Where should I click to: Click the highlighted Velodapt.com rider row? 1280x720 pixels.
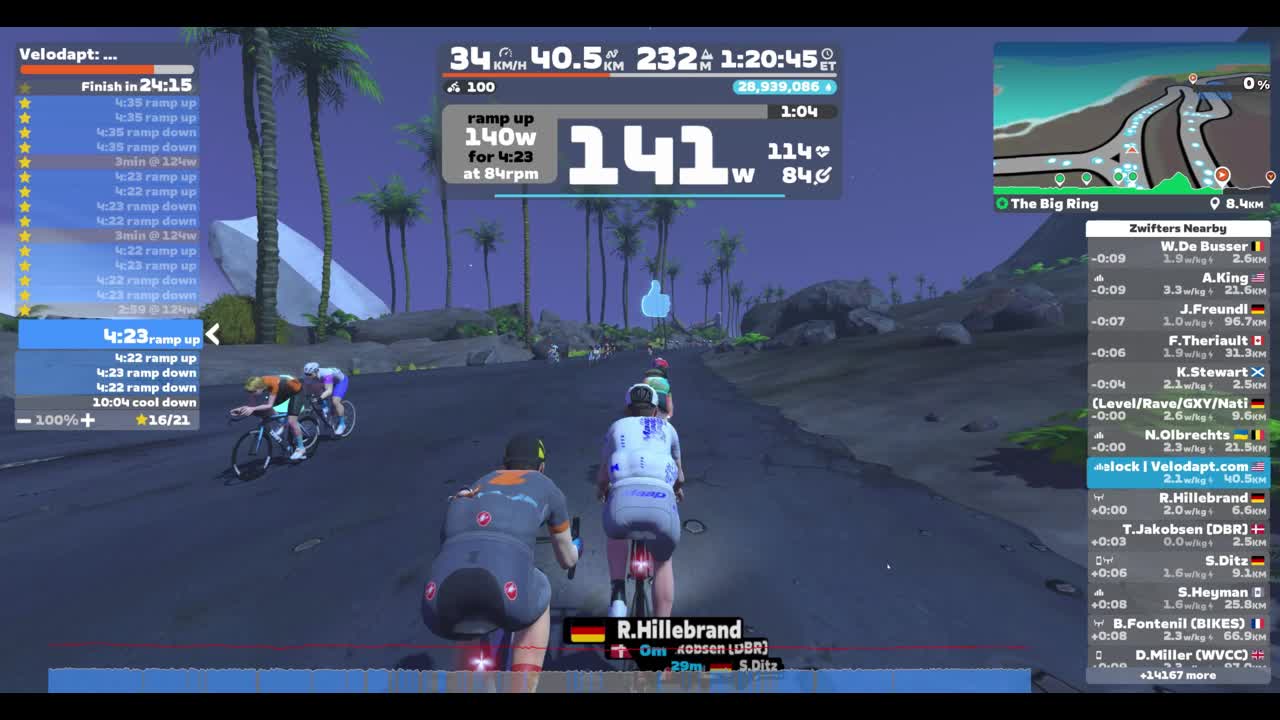point(1177,473)
